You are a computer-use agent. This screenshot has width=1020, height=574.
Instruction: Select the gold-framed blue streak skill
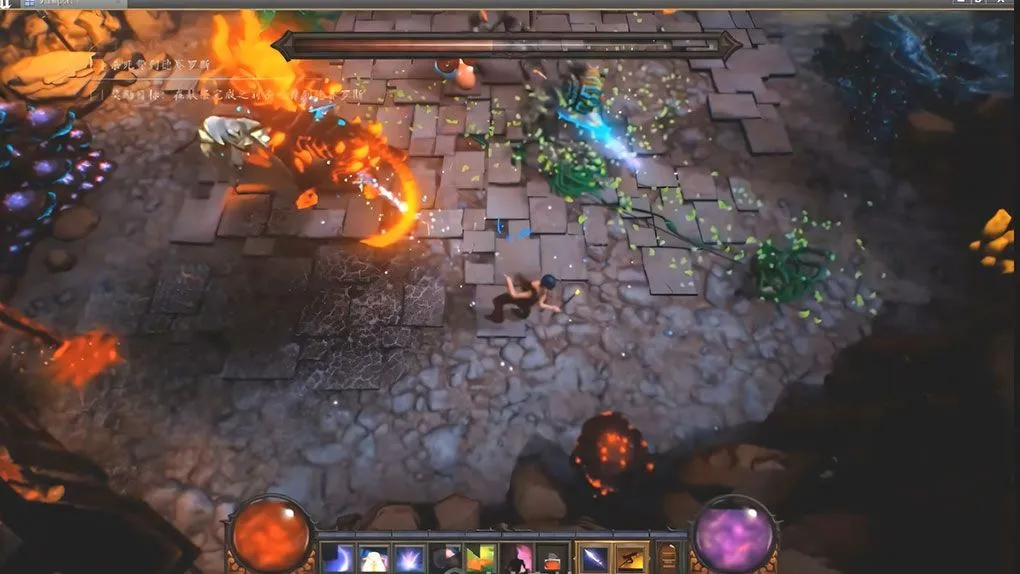(594, 559)
